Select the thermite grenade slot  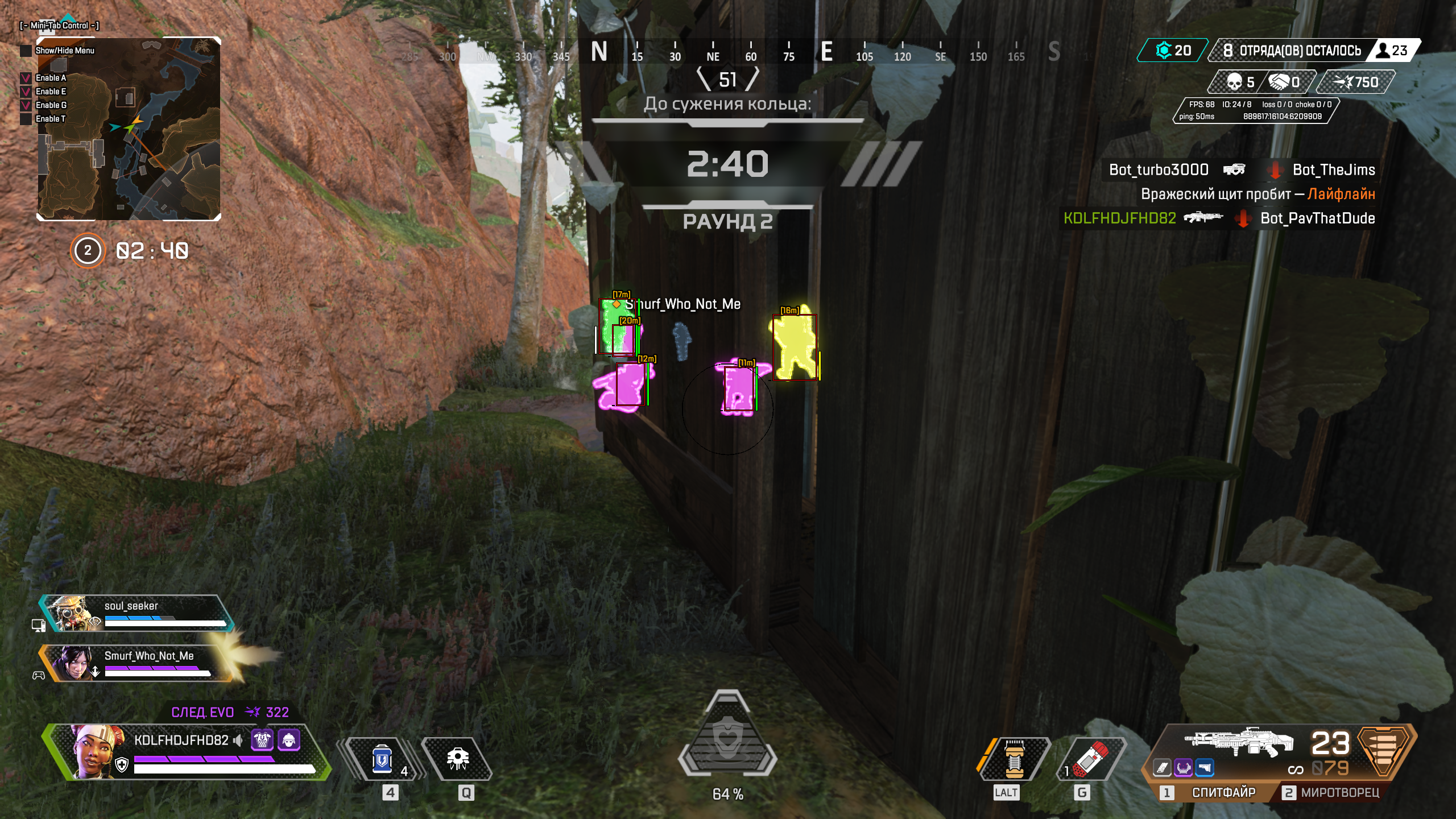pyautogui.click(x=1091, y=759)
